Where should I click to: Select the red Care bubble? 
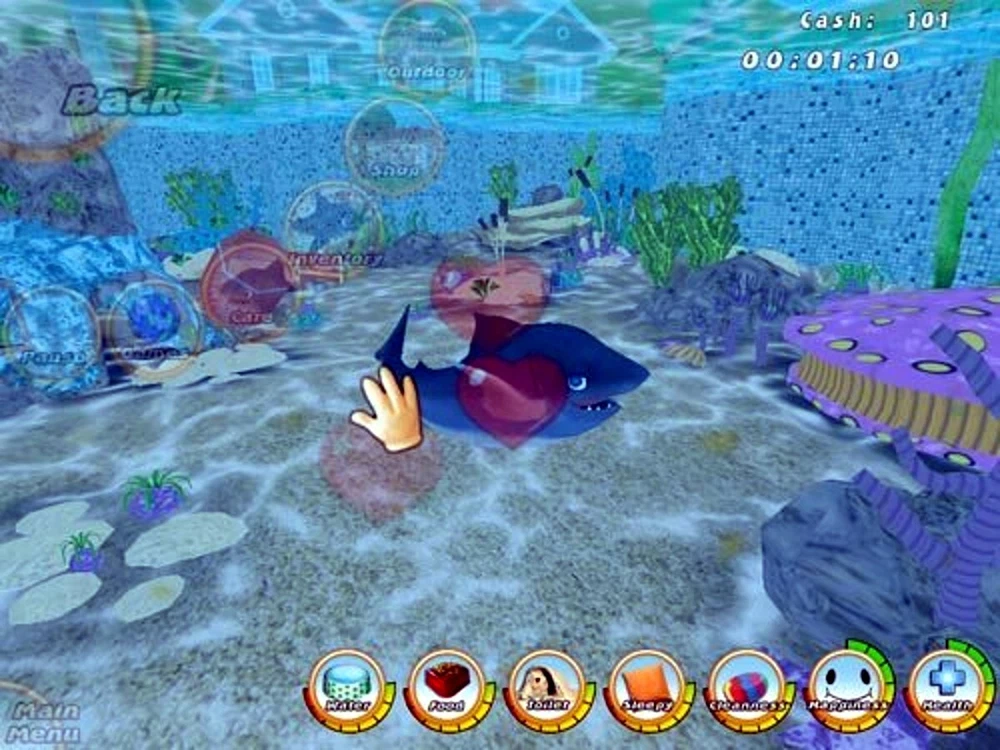pos(244,283)
